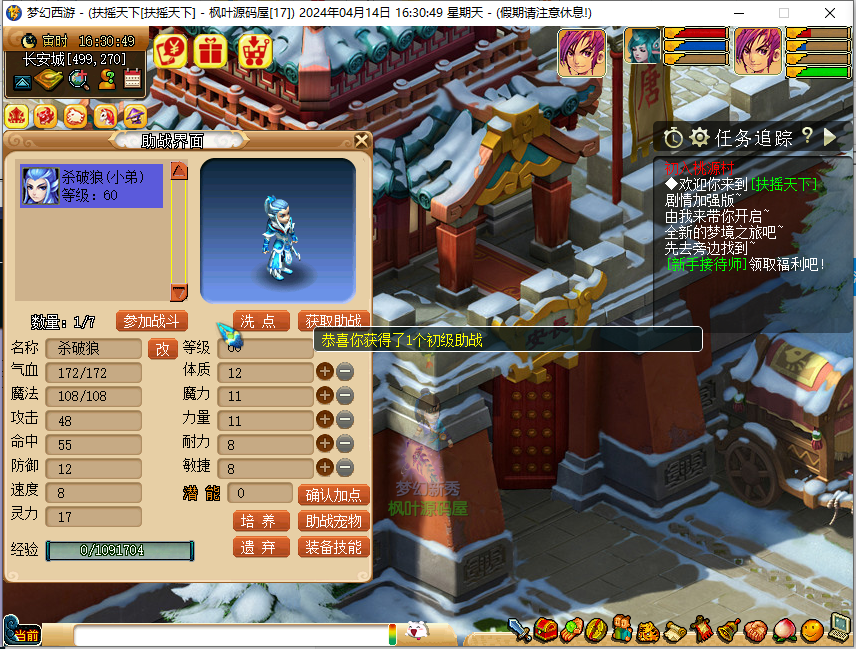Rename the companion with the 改 button
Image resolution: width=856 pixels, height=649 pixels.
[163, 349]
